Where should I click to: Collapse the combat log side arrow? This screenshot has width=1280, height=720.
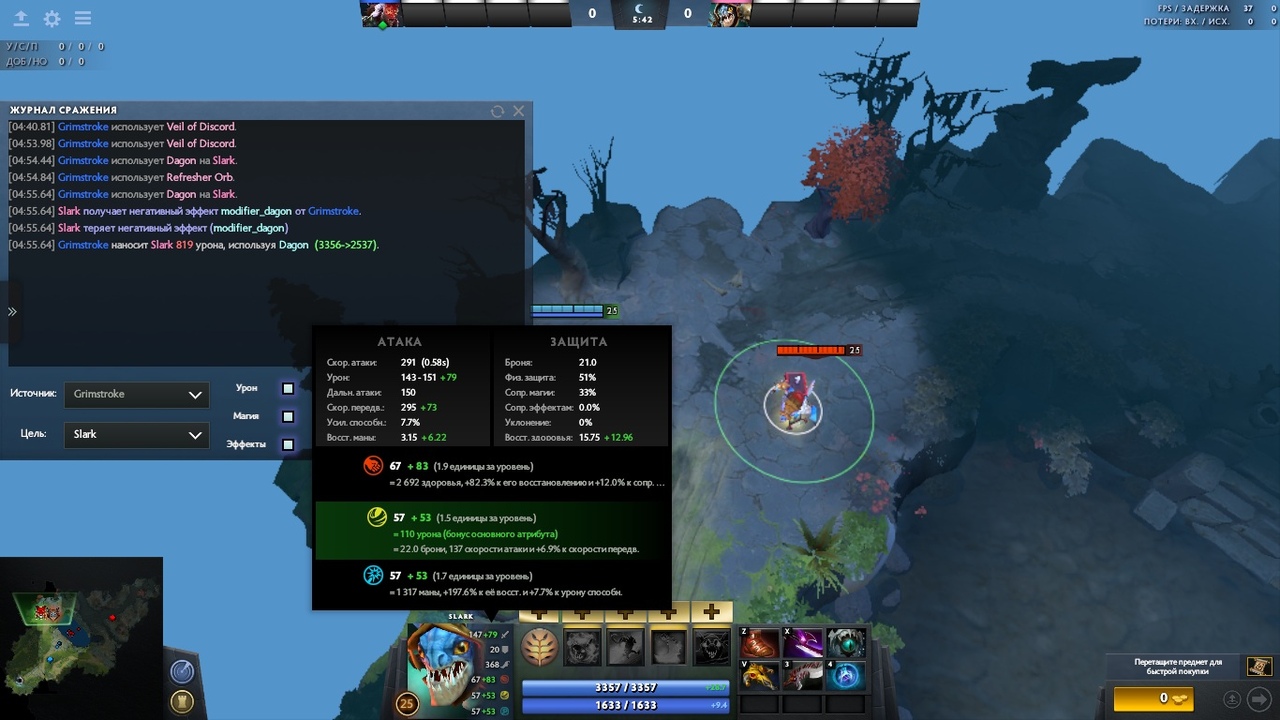click(x=12, y=312)
